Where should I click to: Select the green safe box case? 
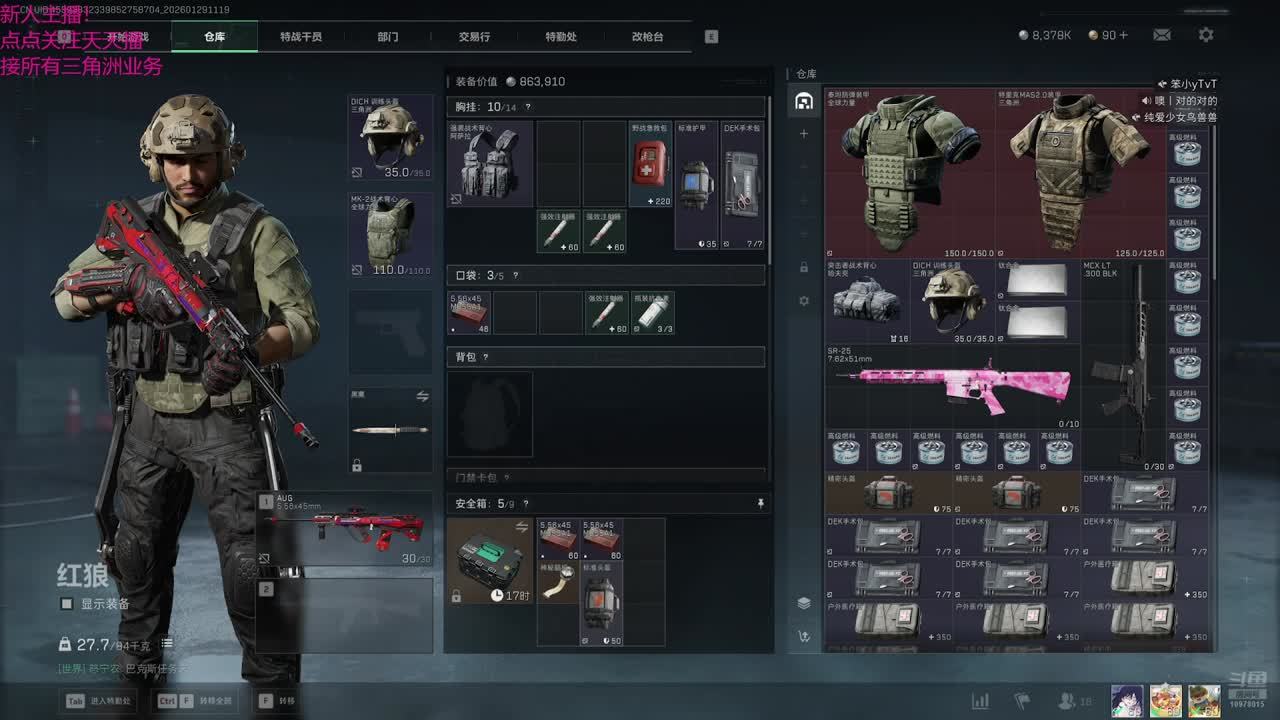(x=490, y=561)
